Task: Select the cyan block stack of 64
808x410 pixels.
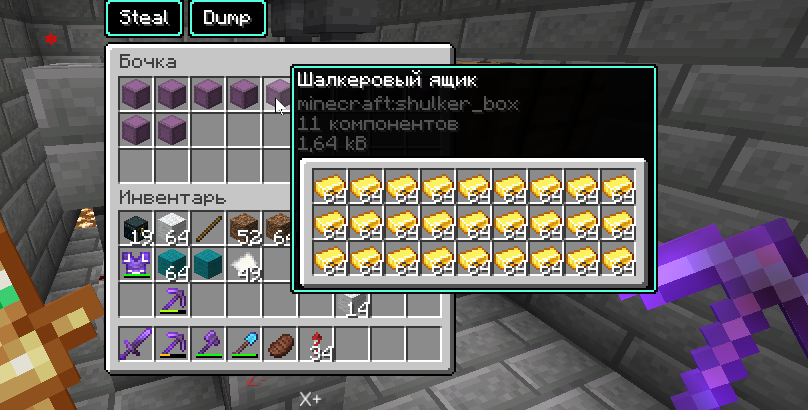Action: tap(173, 264)
